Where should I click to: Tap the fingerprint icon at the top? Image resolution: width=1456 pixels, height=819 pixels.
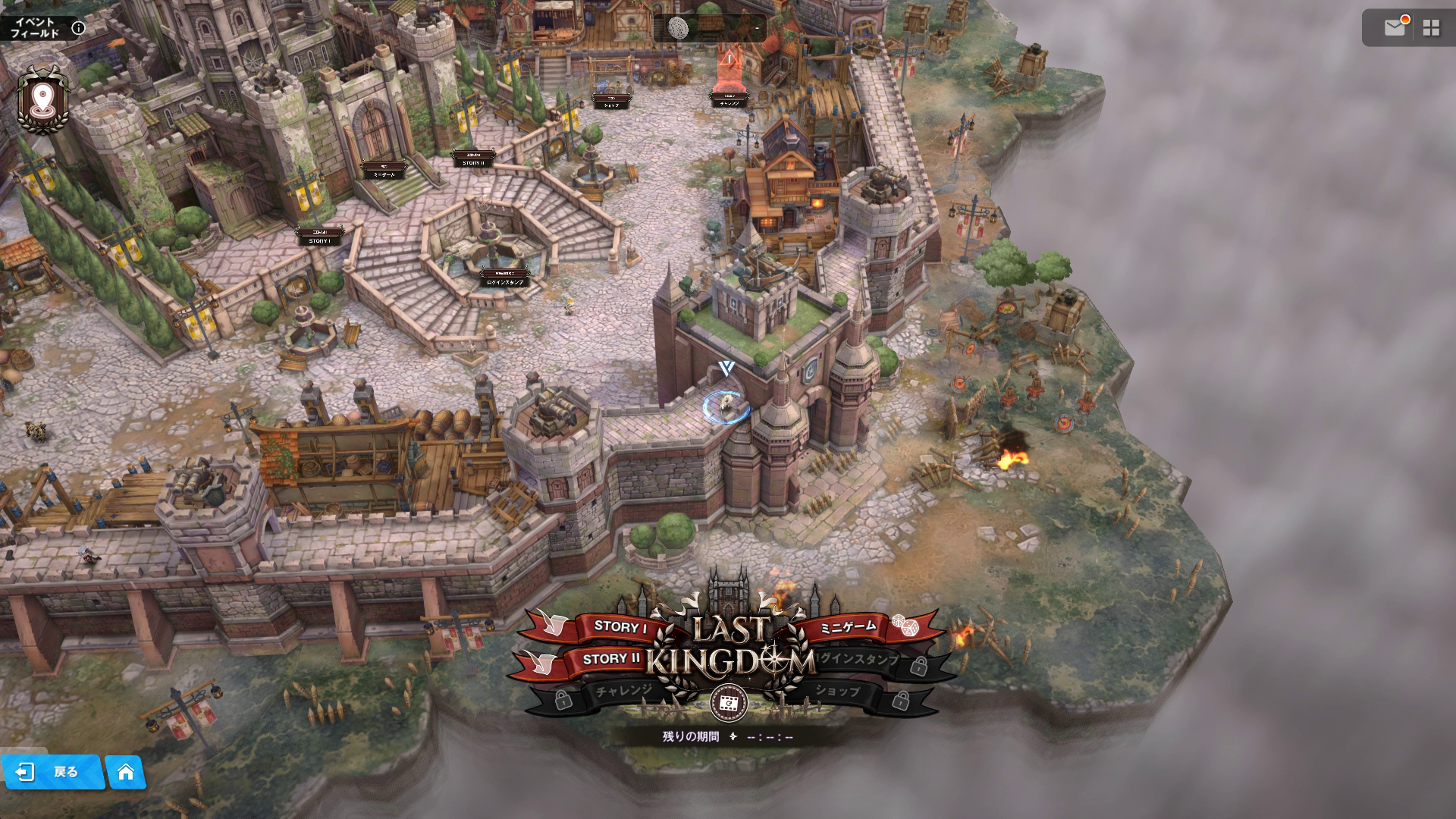tap(678, 29)
